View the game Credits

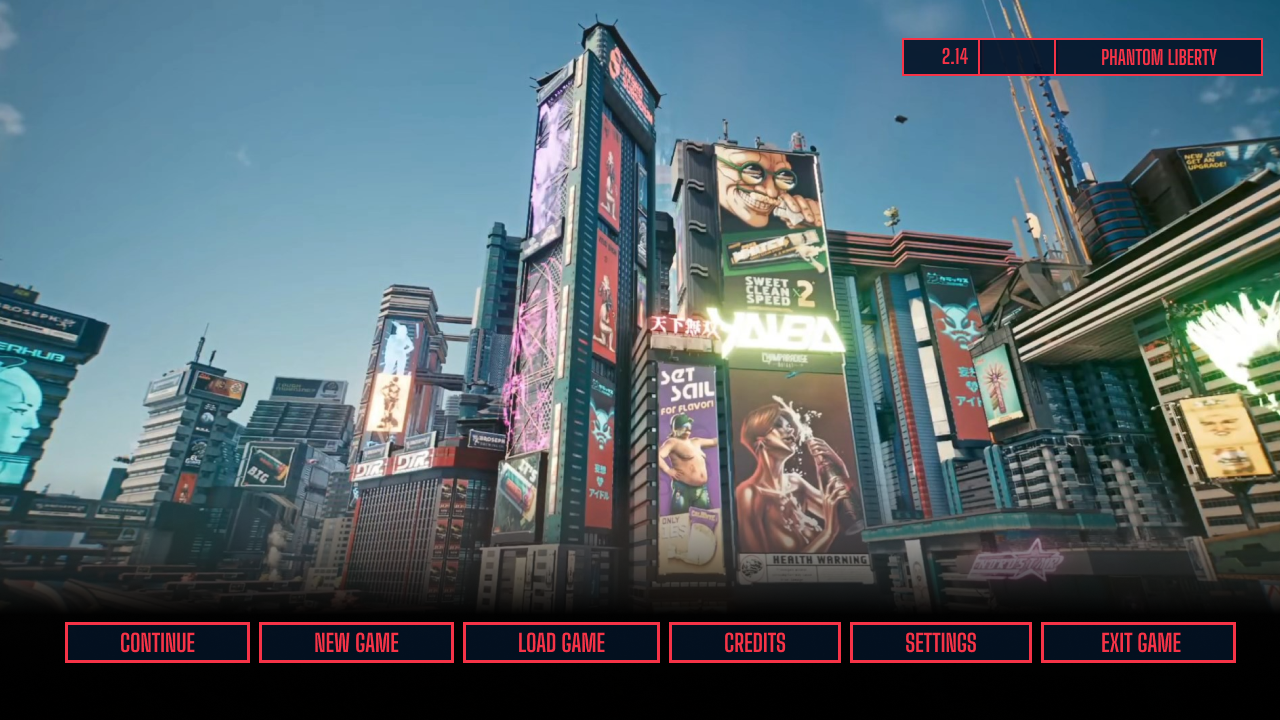pyautogui.click(x=755, y=642)
